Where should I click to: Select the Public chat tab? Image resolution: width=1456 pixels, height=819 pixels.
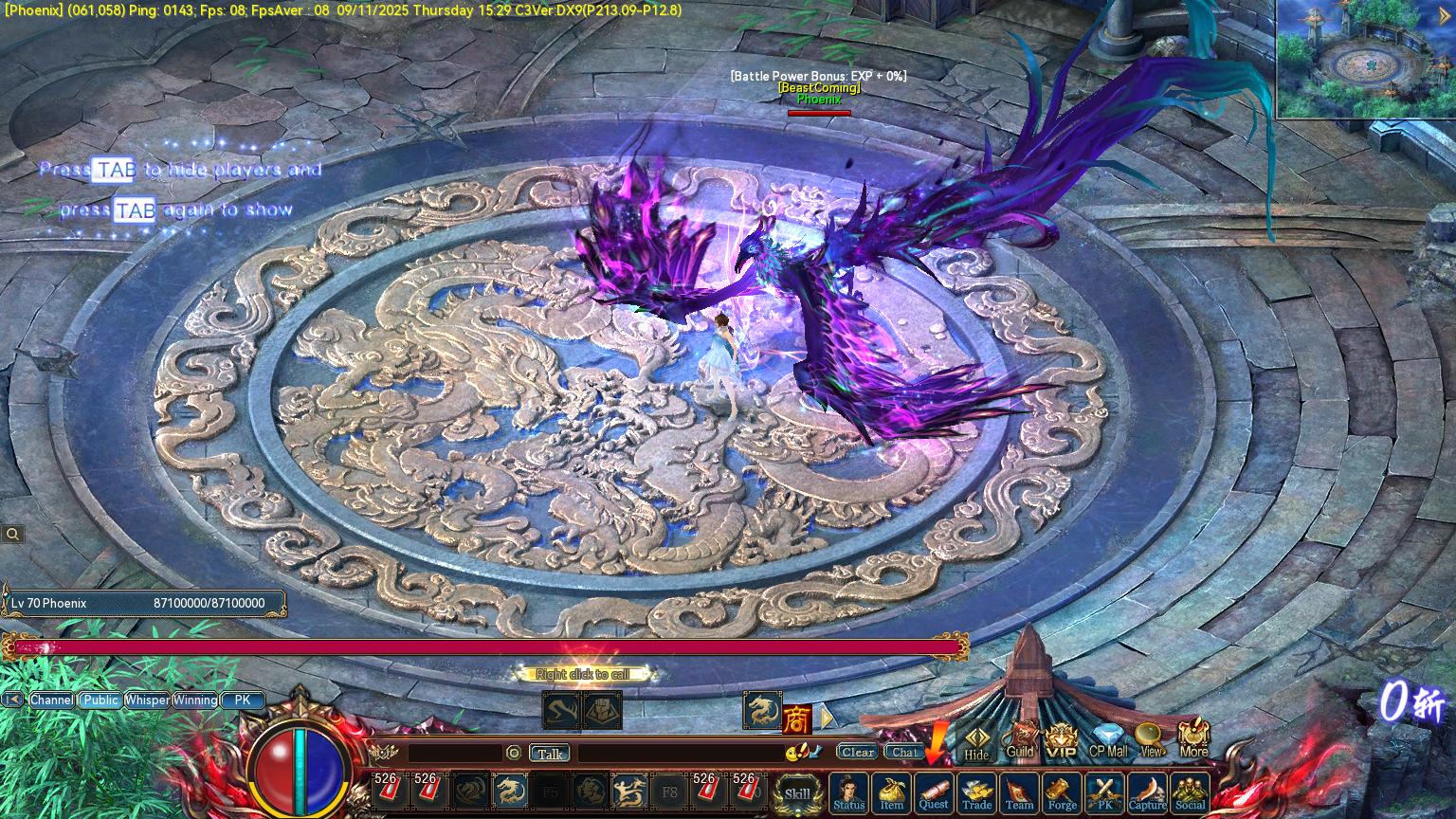100,700
